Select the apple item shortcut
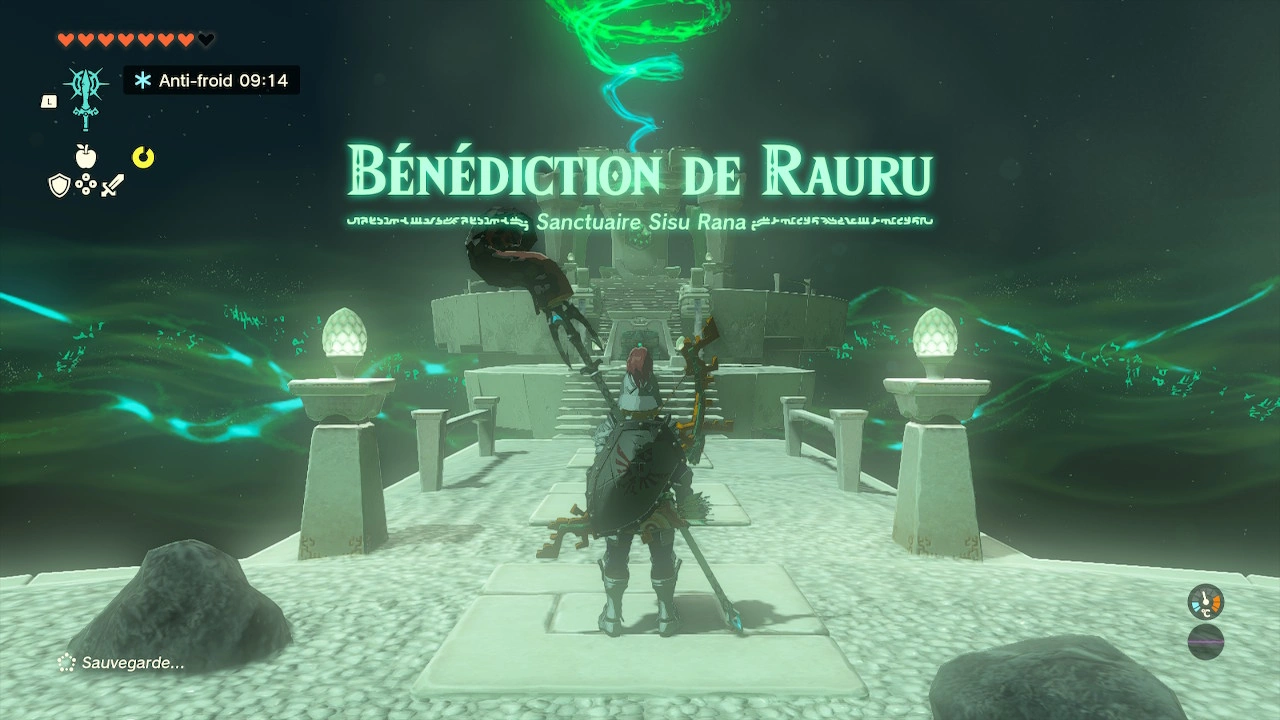This screenshot has height=720, width=1280. pyautogui.click(x=86, y=156)
